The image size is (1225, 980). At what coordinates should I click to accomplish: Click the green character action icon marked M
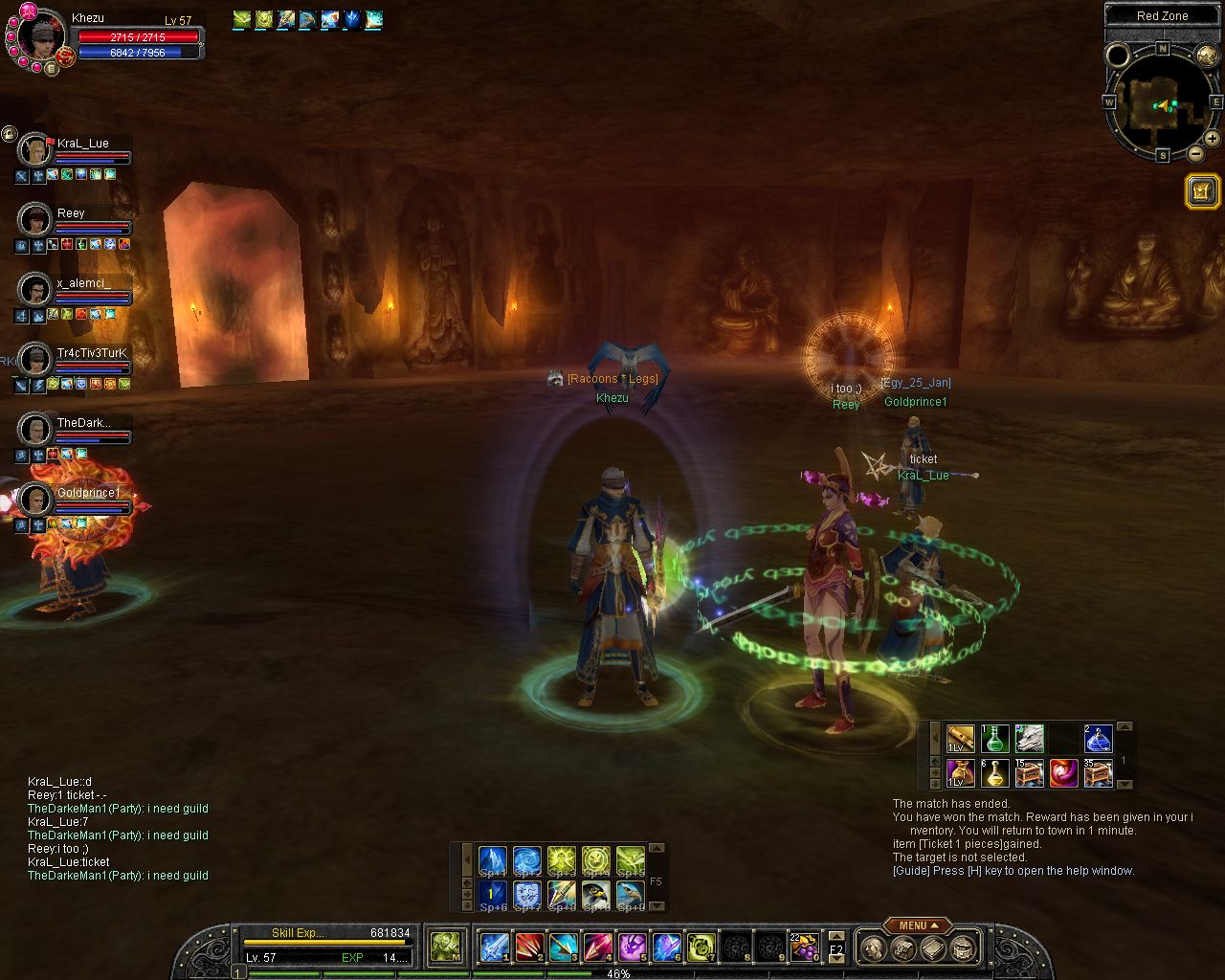pos(445,947)
